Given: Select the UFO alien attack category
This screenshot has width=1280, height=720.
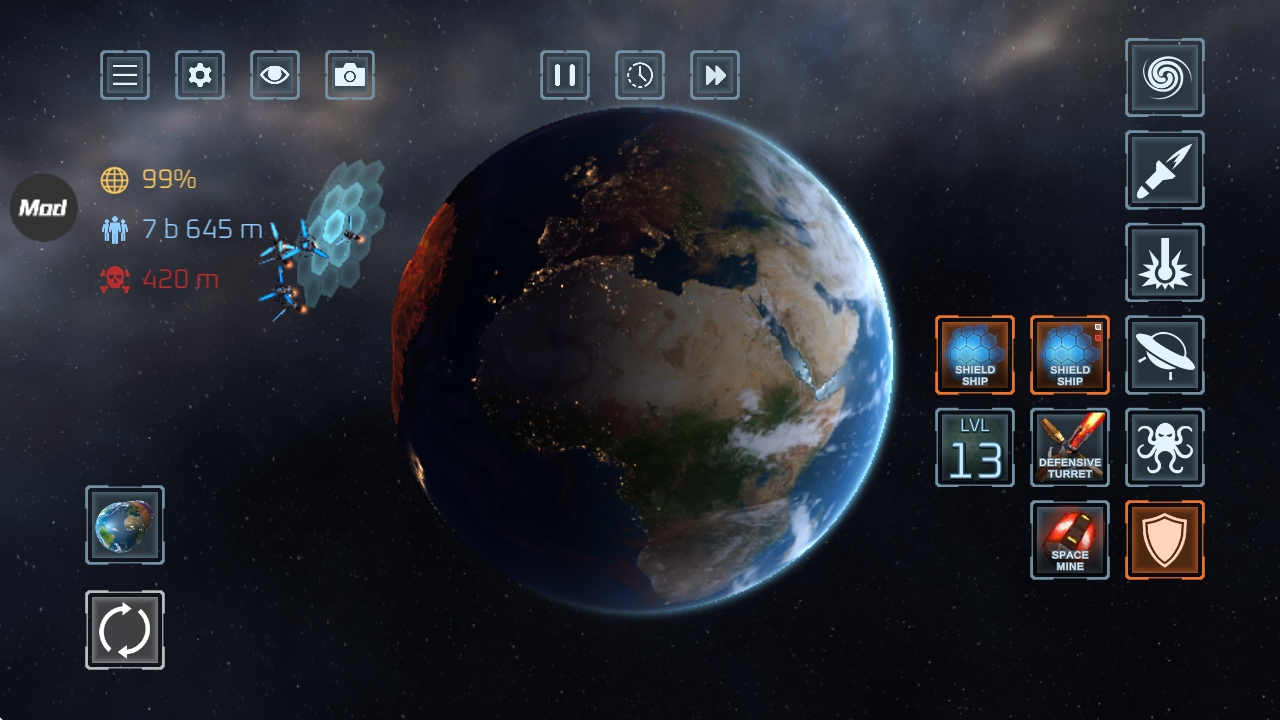Looking at the screenshot, I should (1165, 355).
